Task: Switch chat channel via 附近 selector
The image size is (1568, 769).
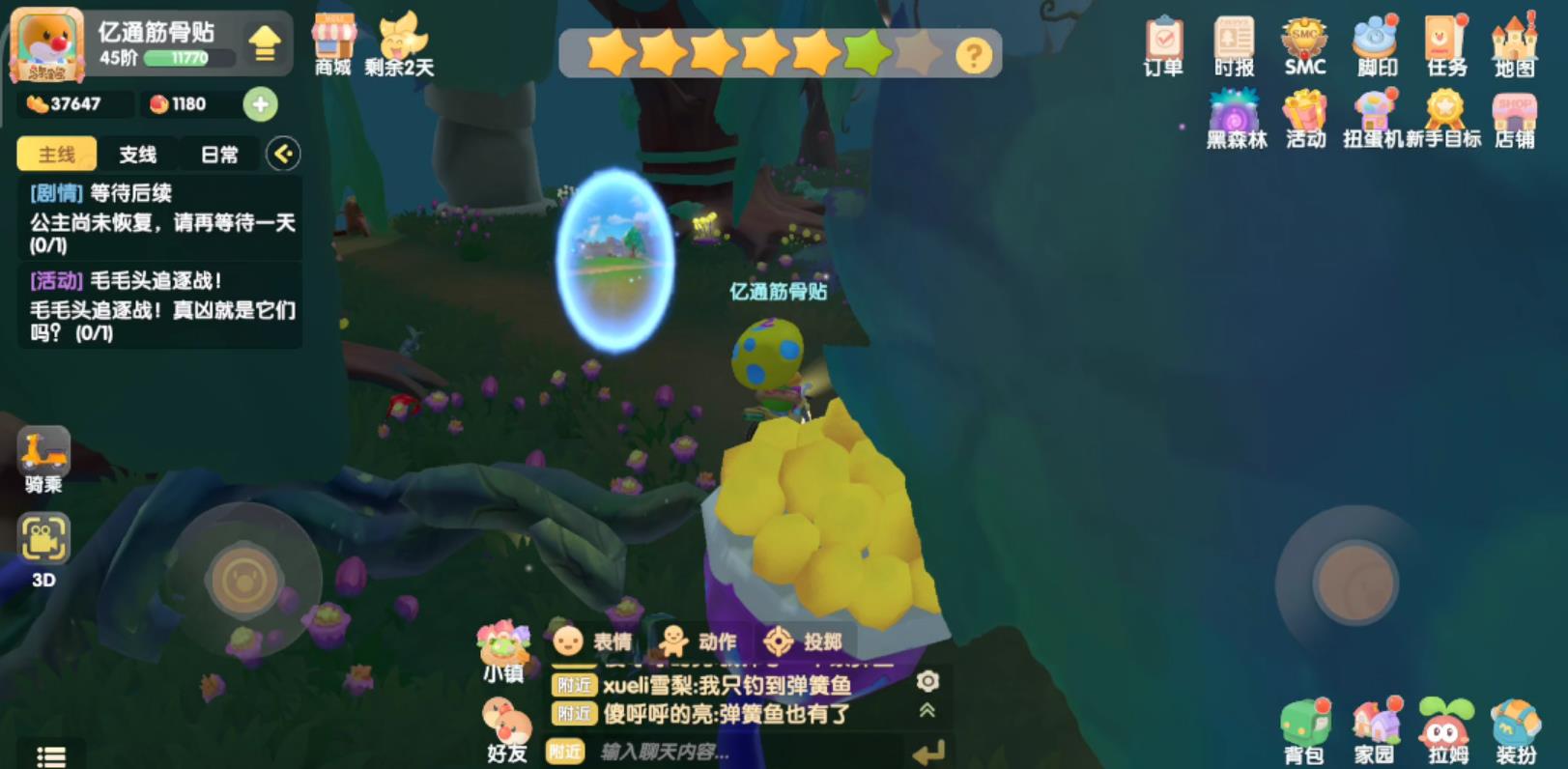Action: pos(565,750)
